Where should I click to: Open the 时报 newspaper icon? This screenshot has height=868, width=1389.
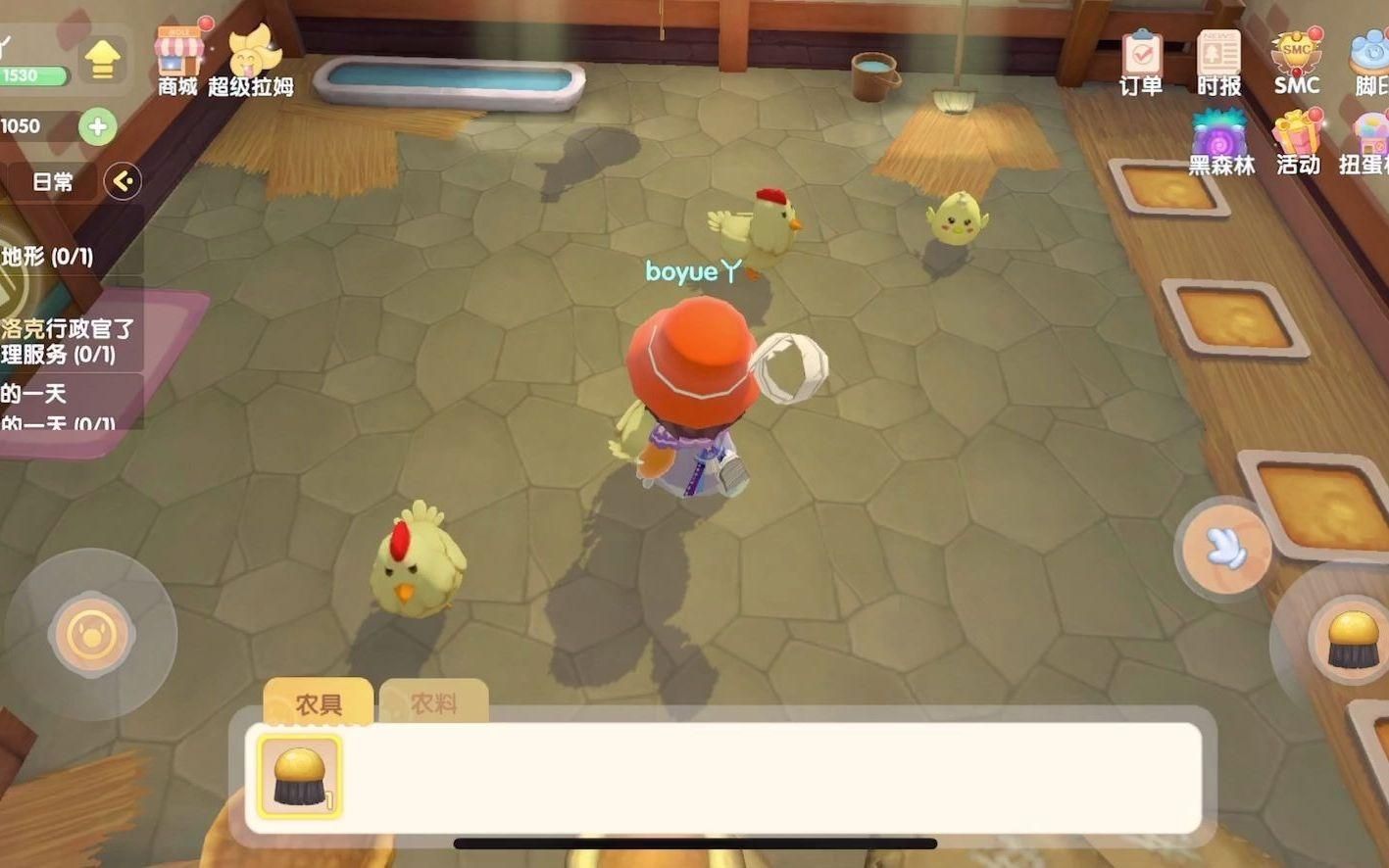[x=1218, y=61]
